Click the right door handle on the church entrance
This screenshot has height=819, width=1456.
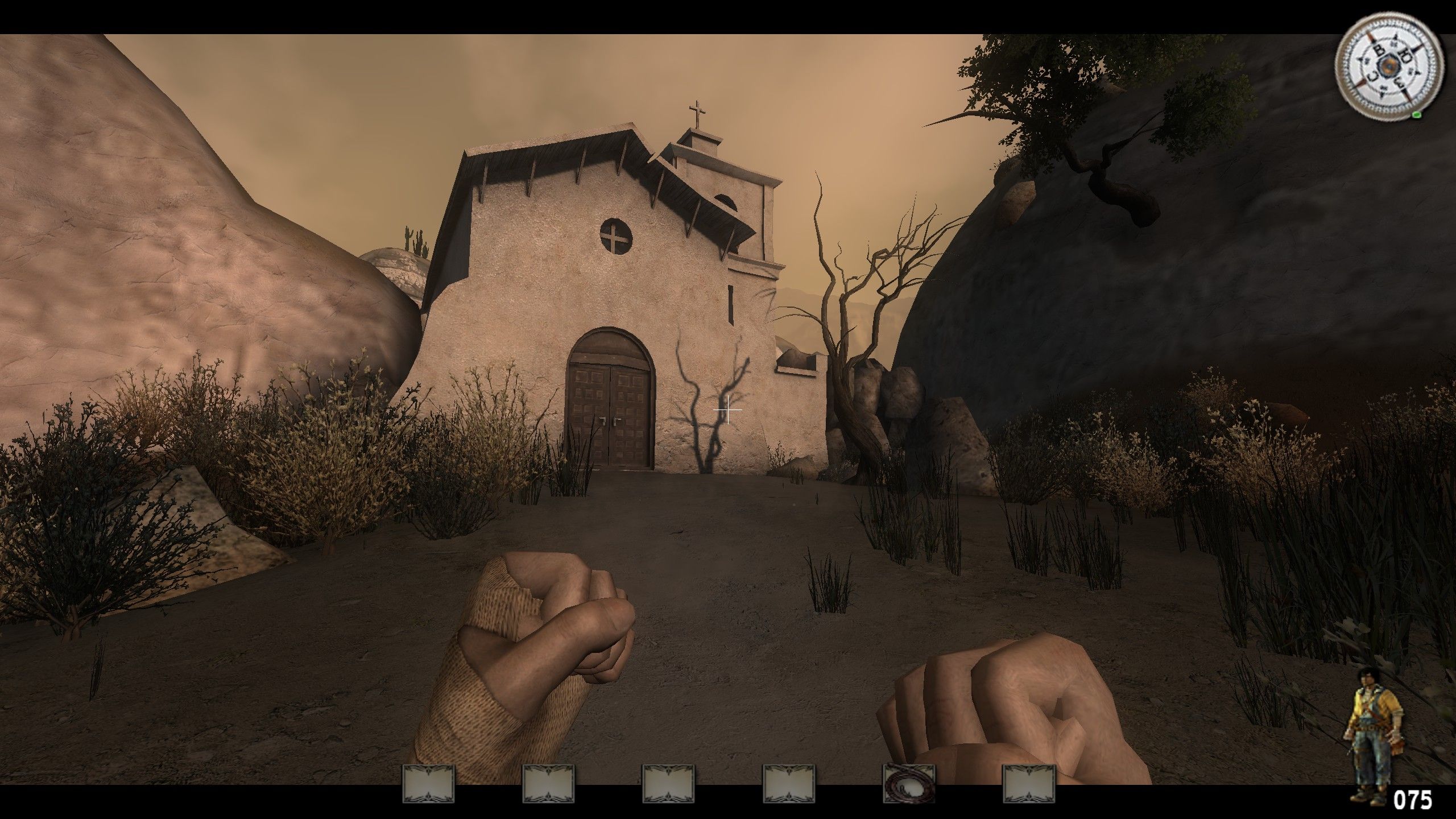(618, 421)
